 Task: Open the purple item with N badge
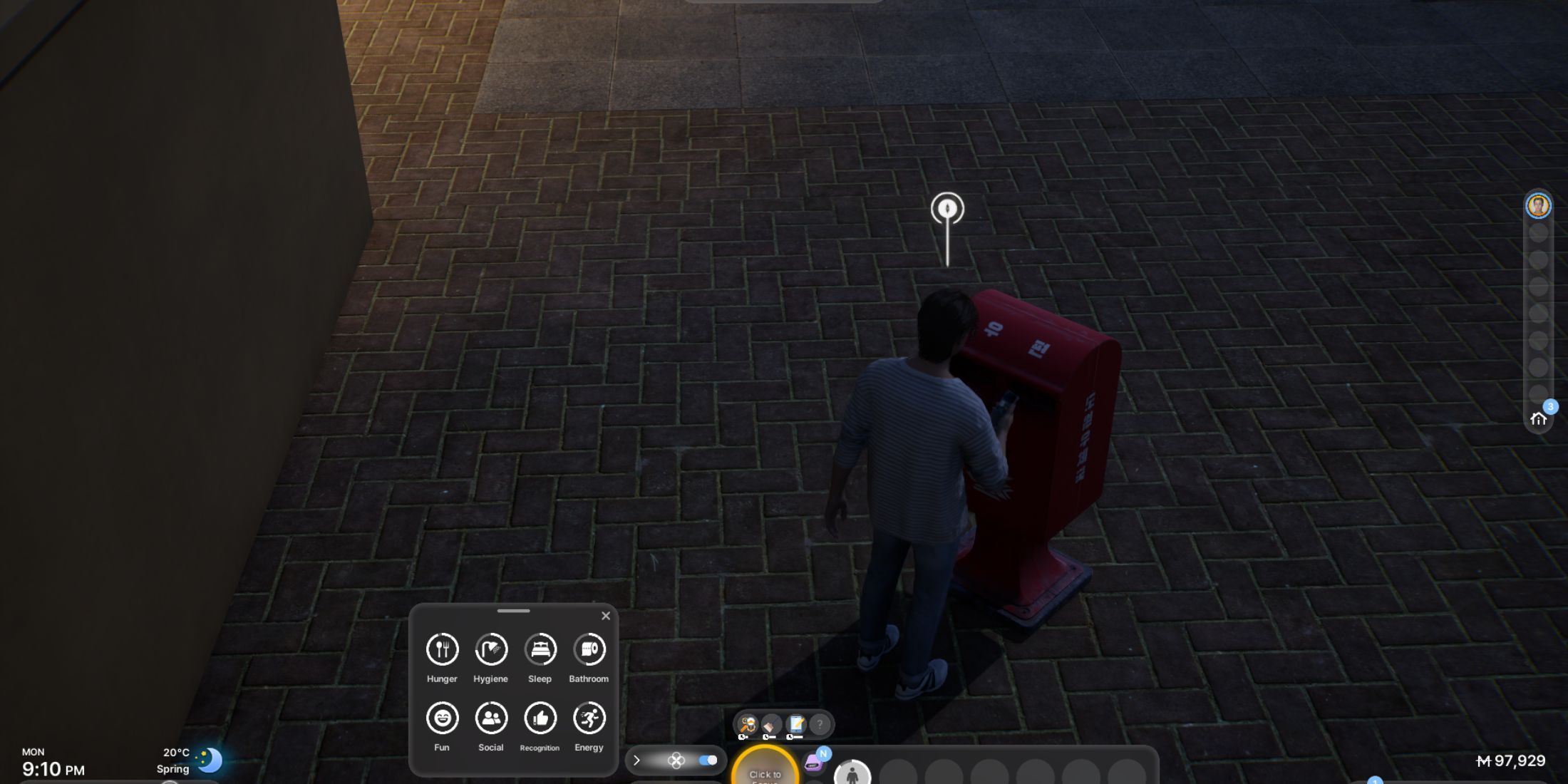click(815, 762)
